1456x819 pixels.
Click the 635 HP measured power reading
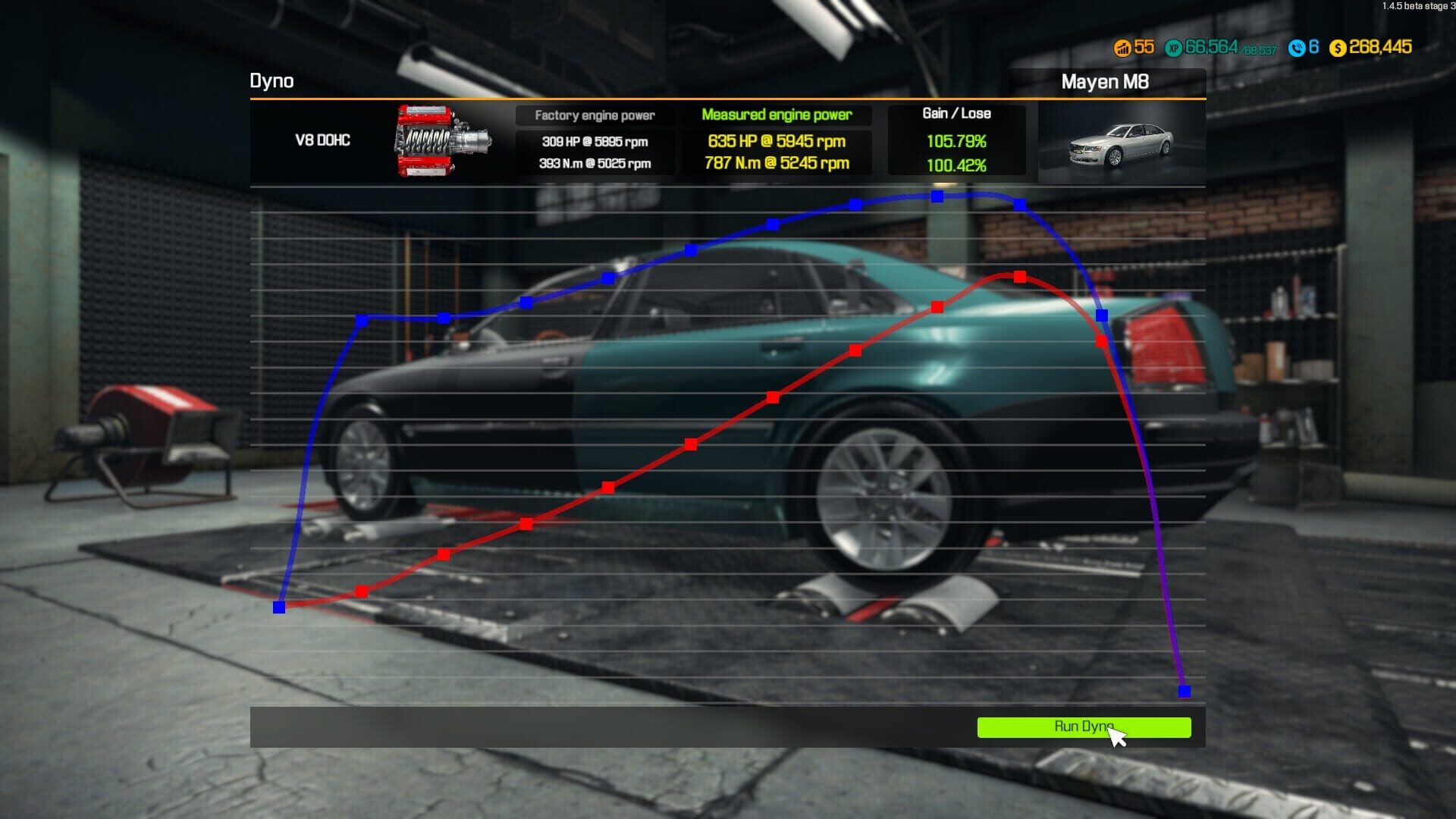click(x=777, y=141)
